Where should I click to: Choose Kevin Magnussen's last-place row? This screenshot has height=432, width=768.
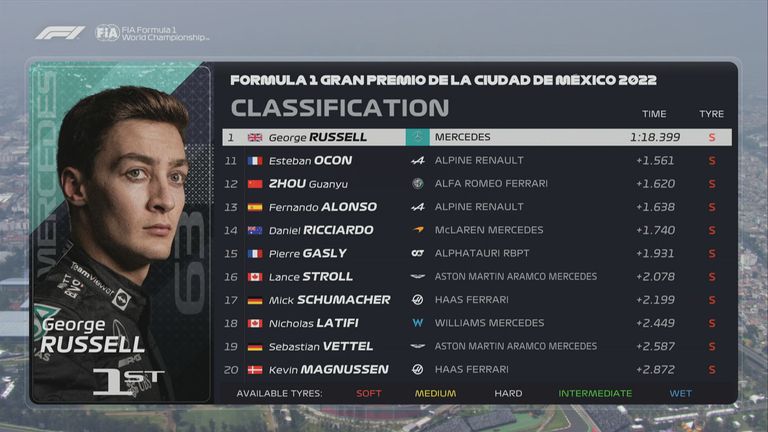click(x=476, y=370)
